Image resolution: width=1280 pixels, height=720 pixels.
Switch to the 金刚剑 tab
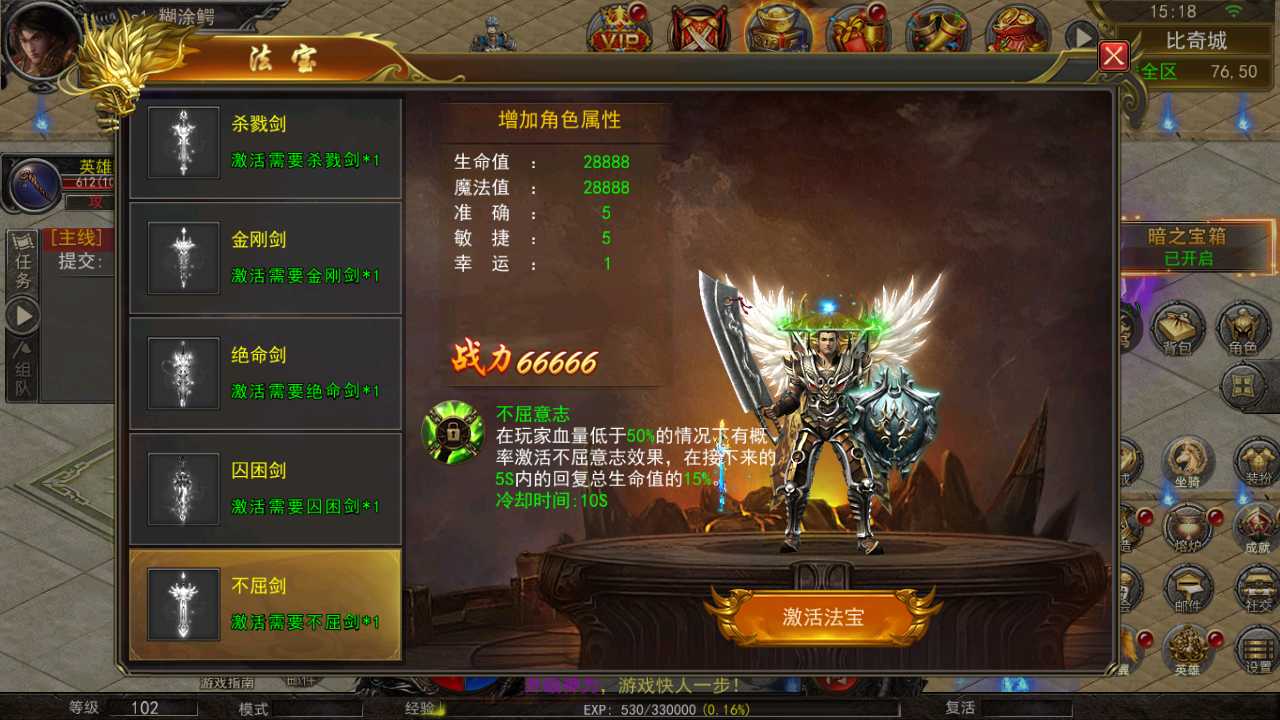tap(265, 256)
